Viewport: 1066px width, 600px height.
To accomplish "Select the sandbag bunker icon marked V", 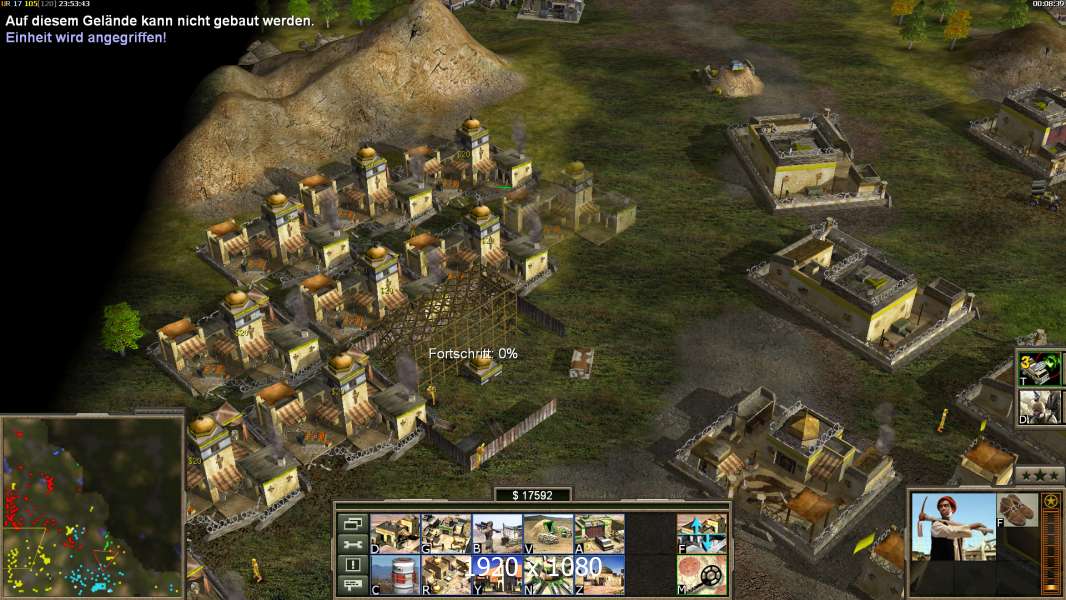I will pos(548,533).
